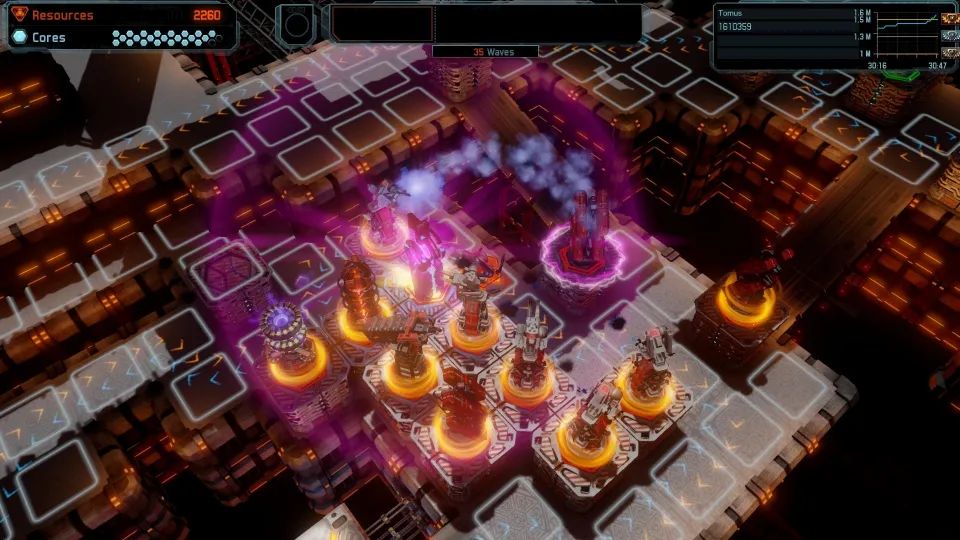Click the circular command icon beside Resources

(294, 23)
